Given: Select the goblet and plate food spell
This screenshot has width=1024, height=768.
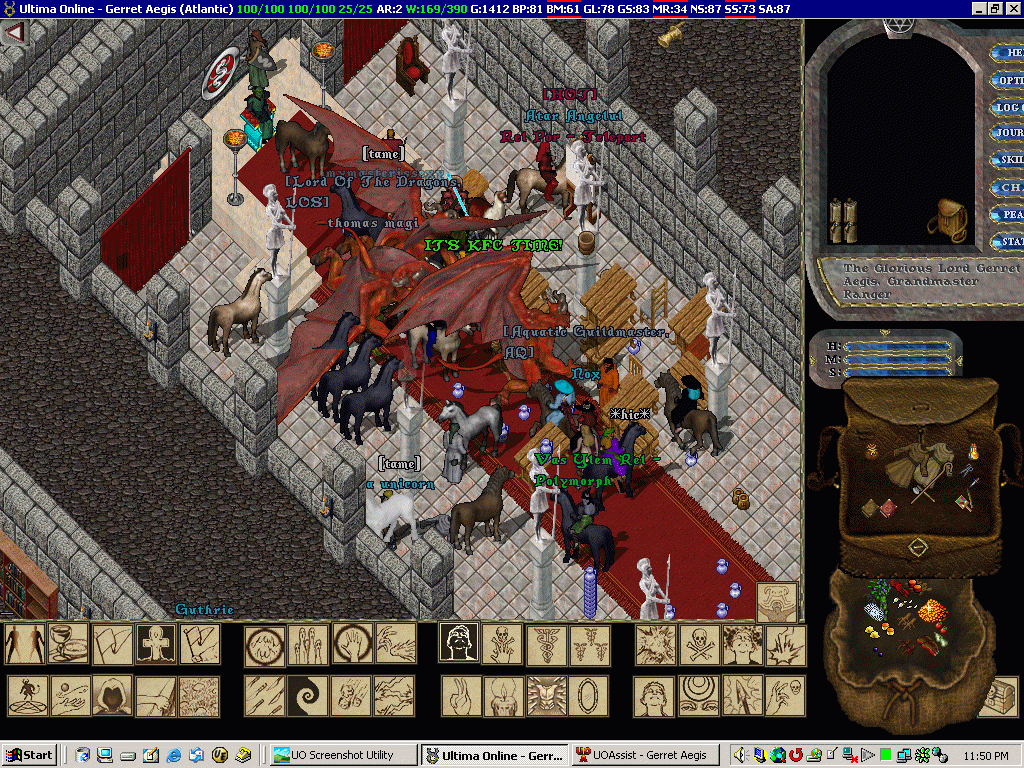Looking at the screenshot, I should (68, 645).
